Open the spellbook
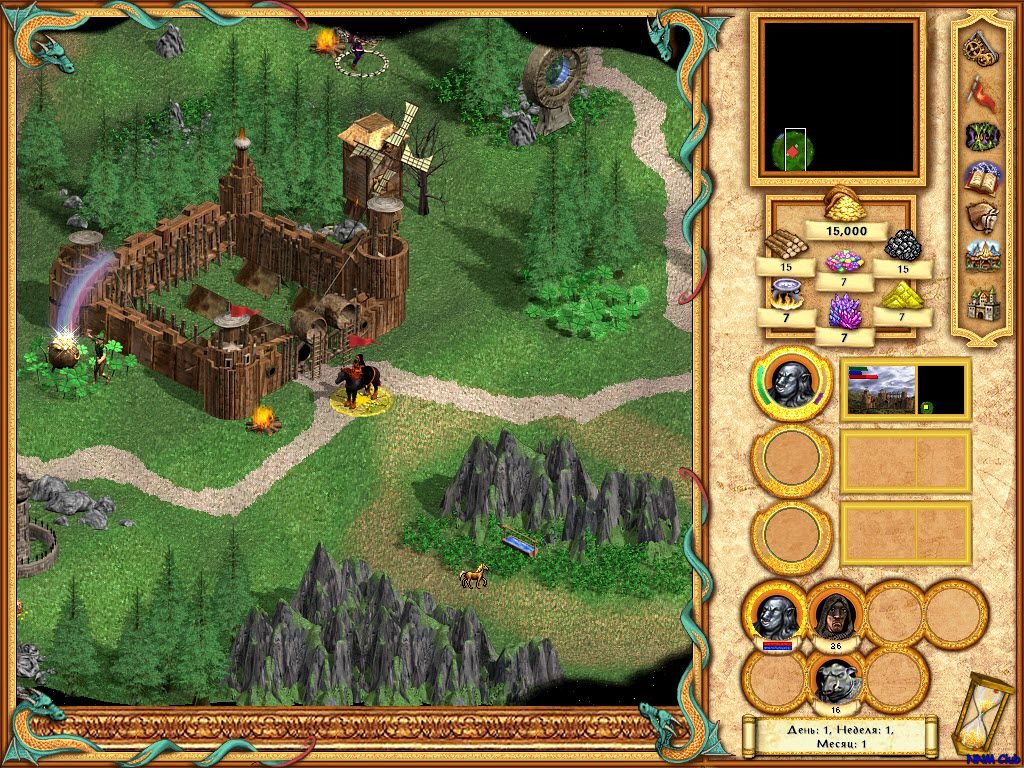 (x=981, y=178)
